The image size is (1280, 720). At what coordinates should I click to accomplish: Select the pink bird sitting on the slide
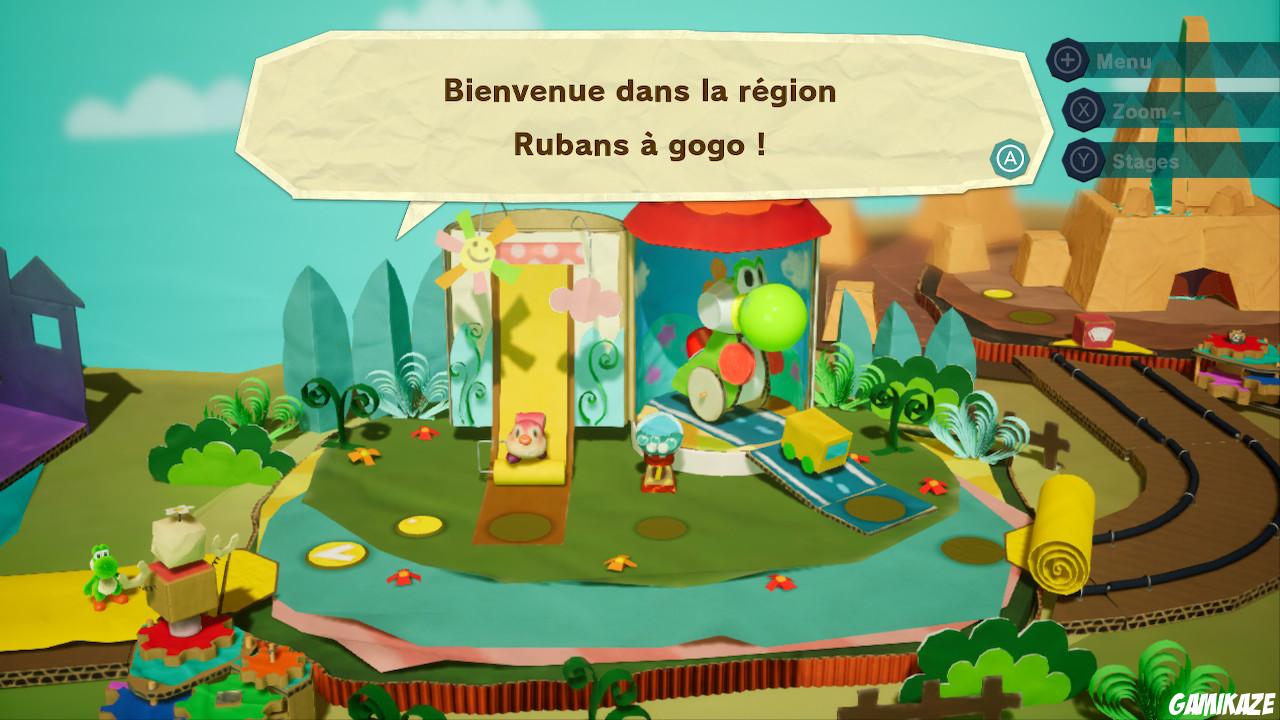point(527,438)
